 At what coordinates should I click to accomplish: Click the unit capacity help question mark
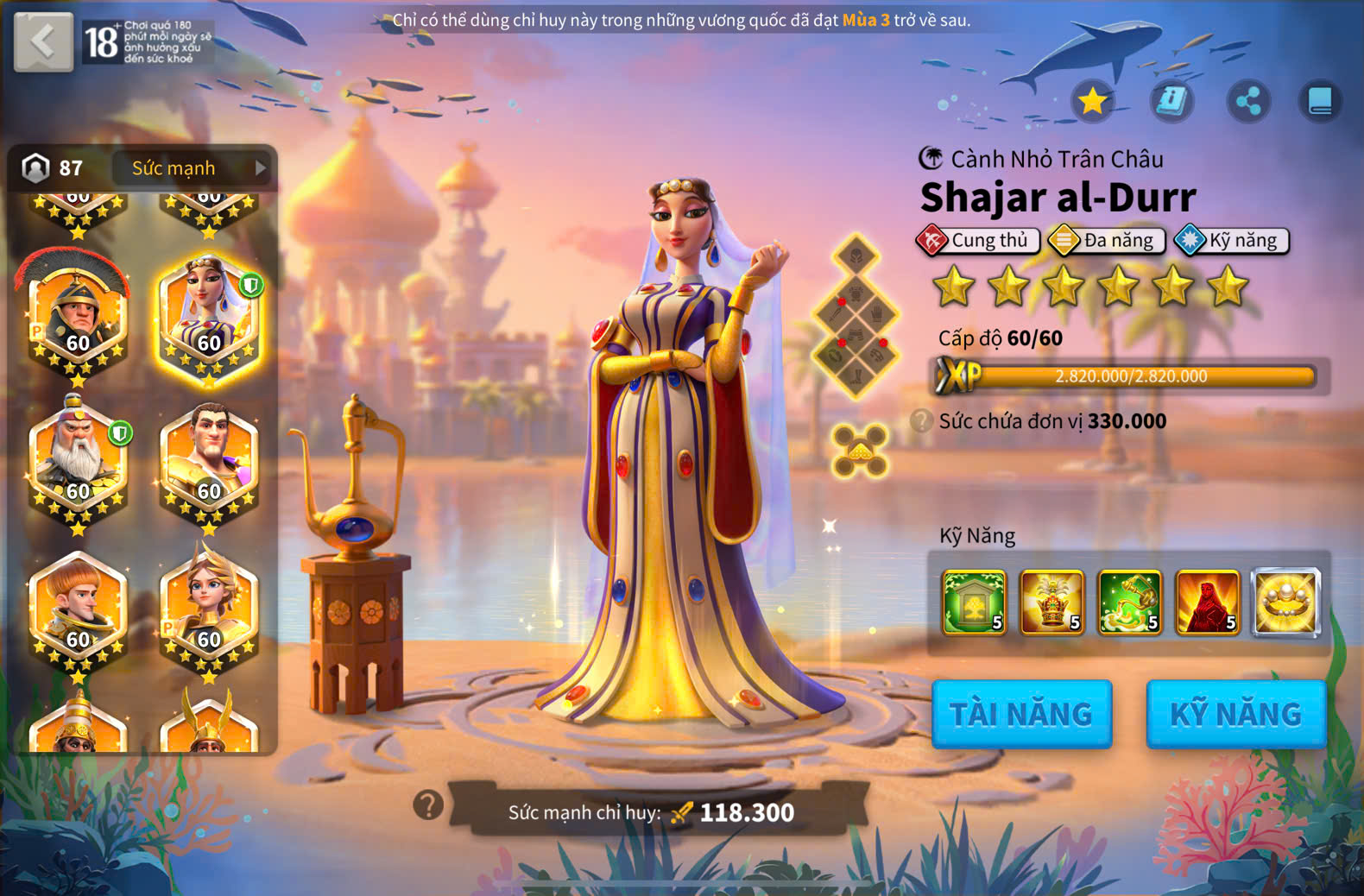coord(922,421)
